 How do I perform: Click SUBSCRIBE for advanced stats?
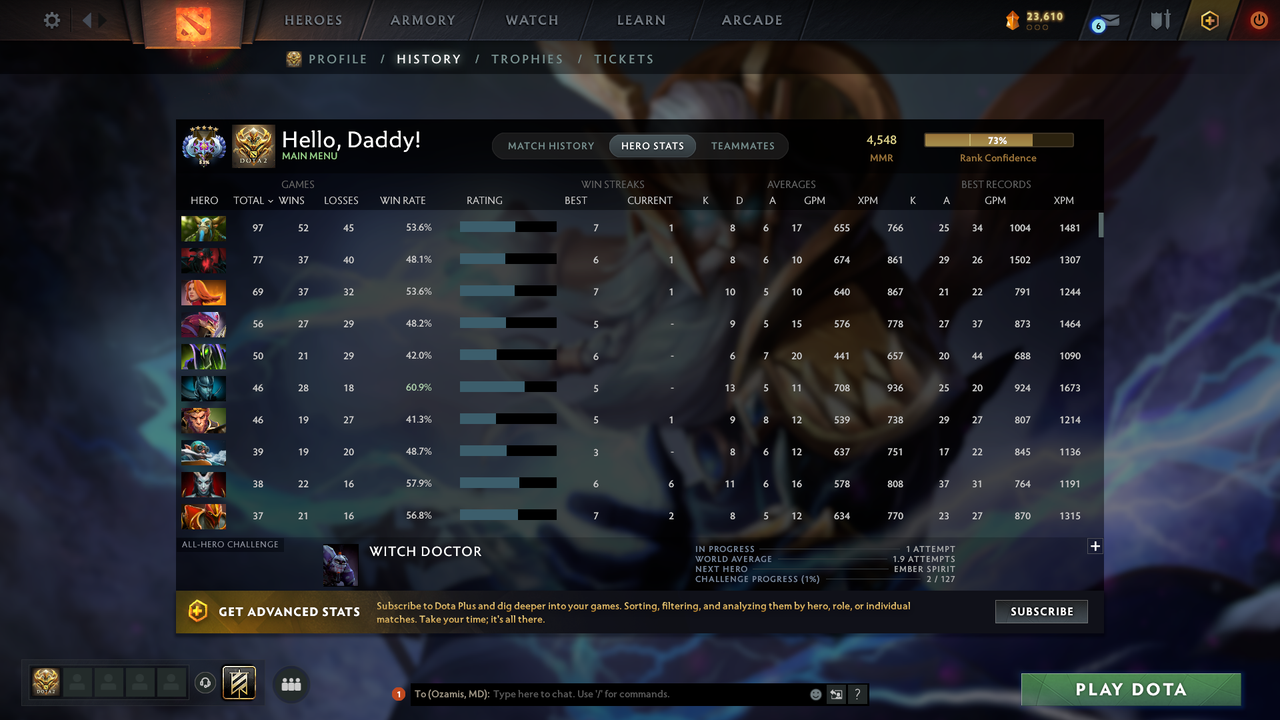click(1041, 611)
